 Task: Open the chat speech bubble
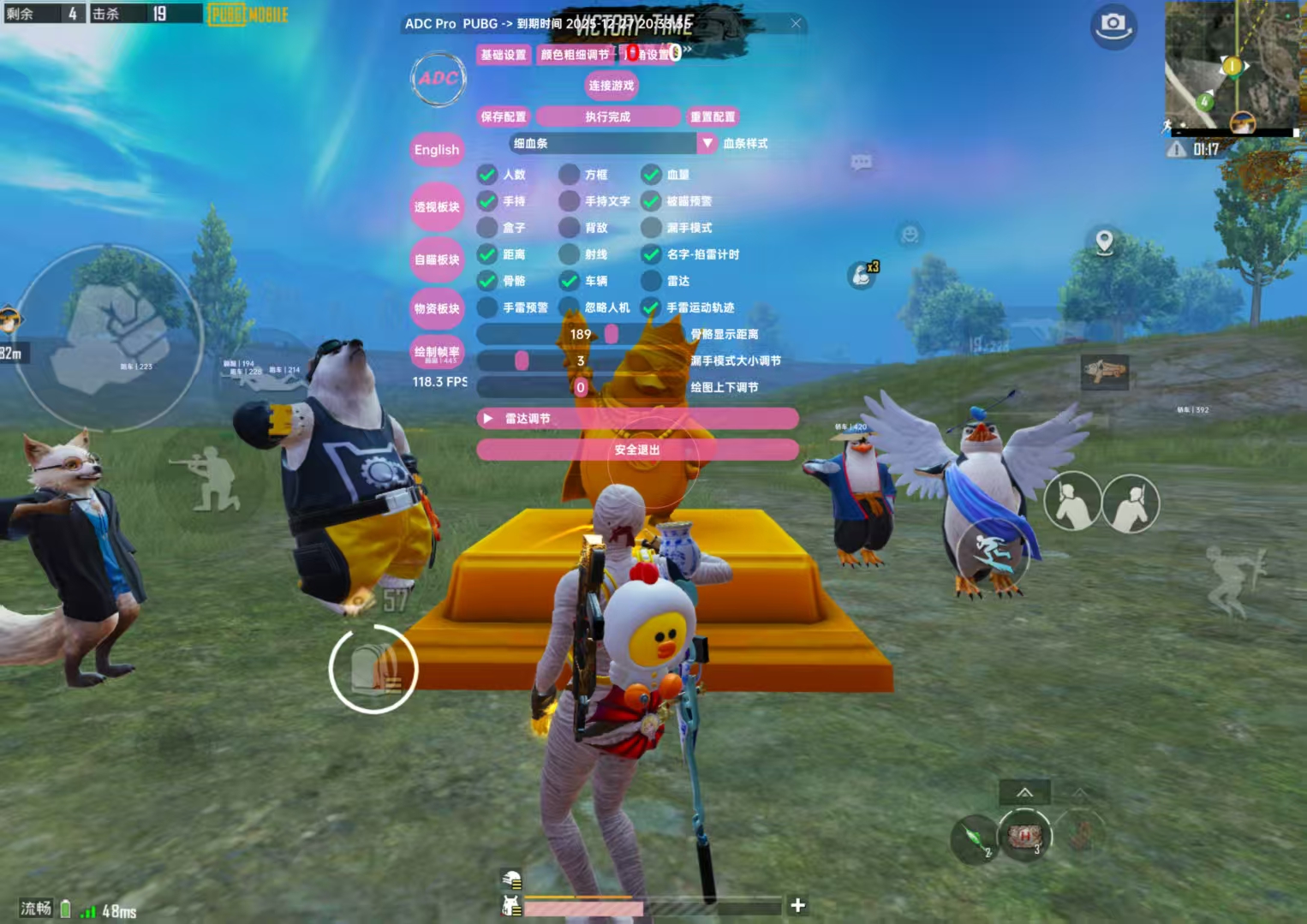[861, 162]
